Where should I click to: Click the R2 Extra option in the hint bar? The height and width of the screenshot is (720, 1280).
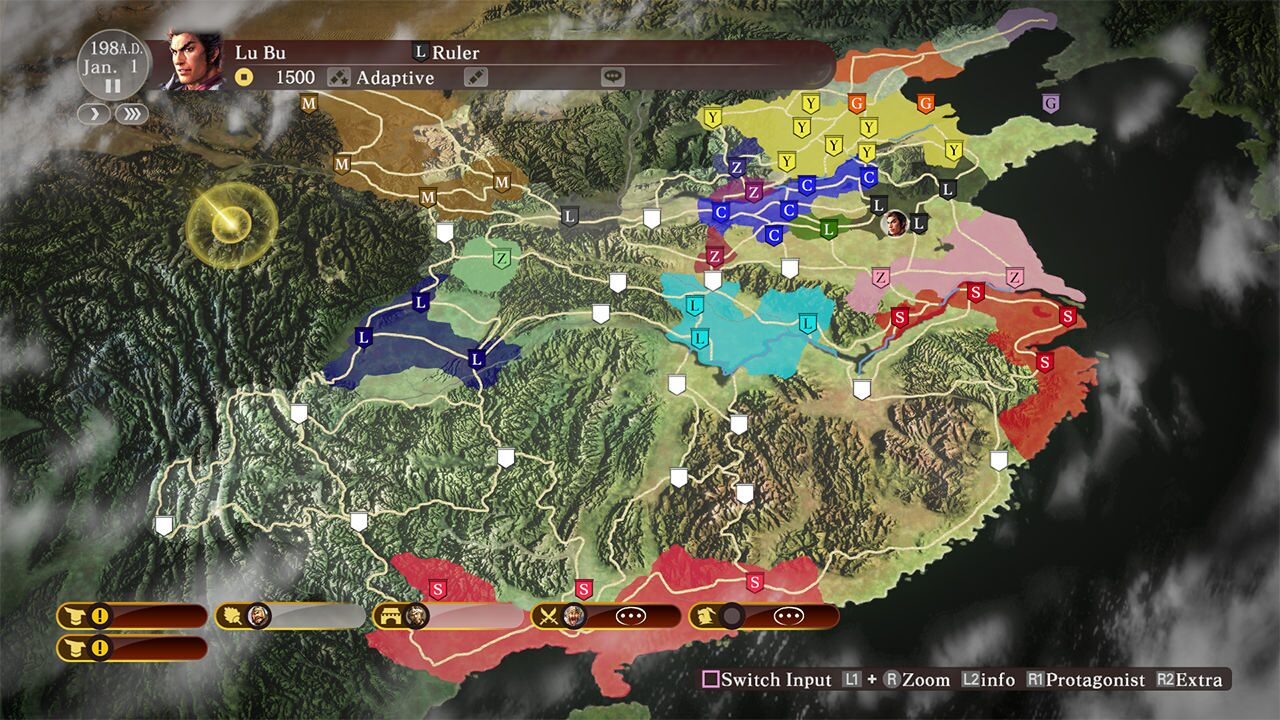pyautogui.click(x=1190, y=679)
